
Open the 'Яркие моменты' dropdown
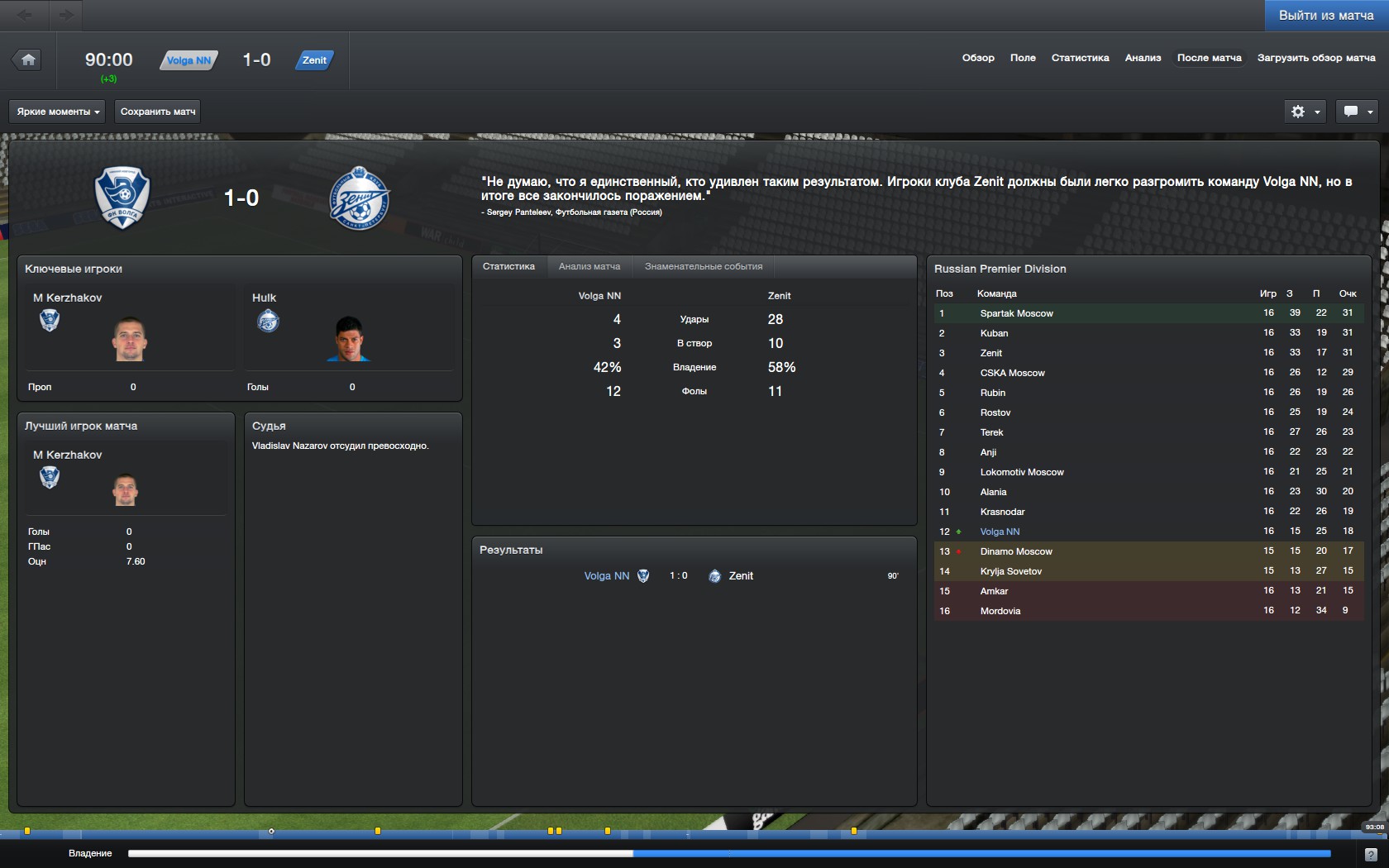[58, 112]
